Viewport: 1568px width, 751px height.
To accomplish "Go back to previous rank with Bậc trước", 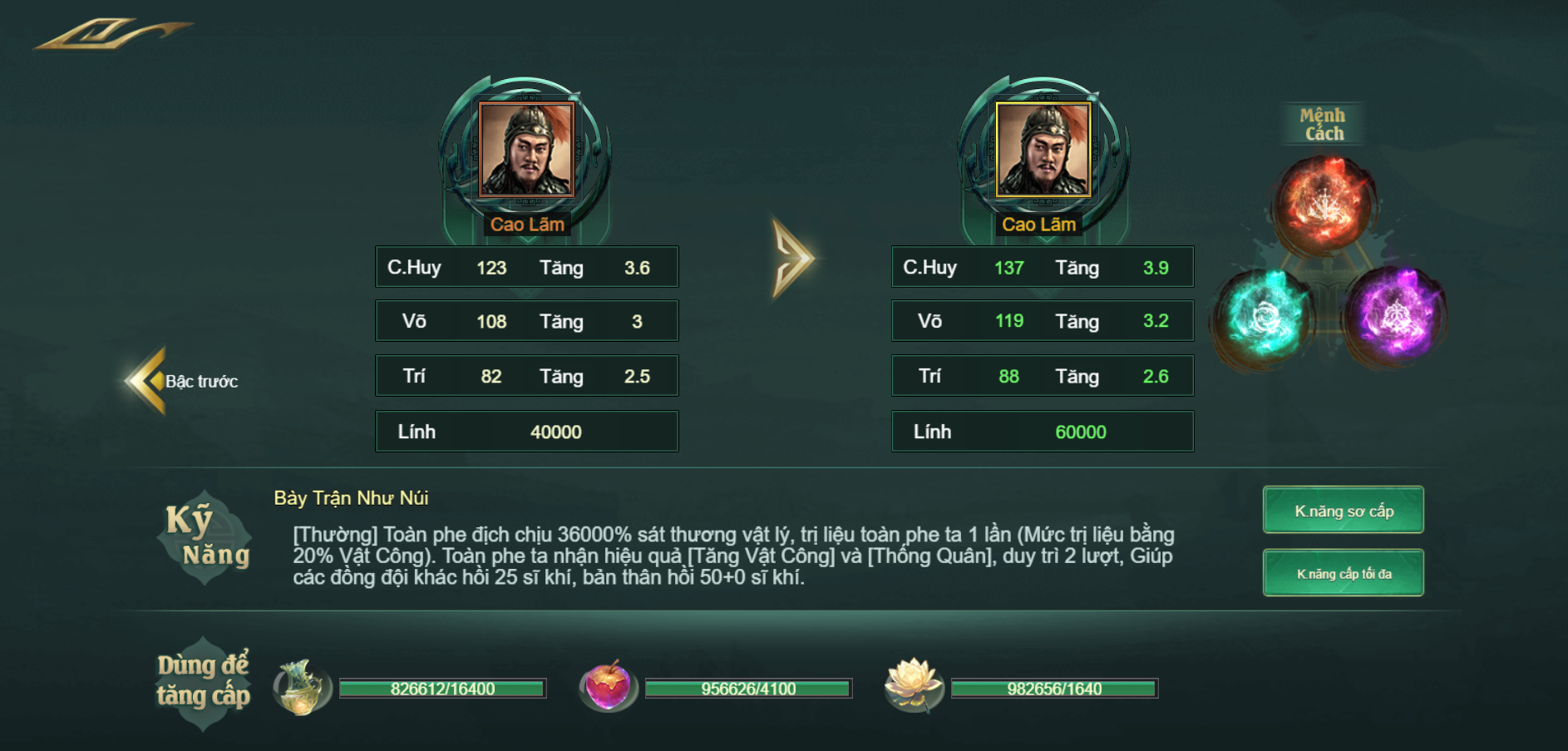I will pyautogui.click(x=183, y=381).
